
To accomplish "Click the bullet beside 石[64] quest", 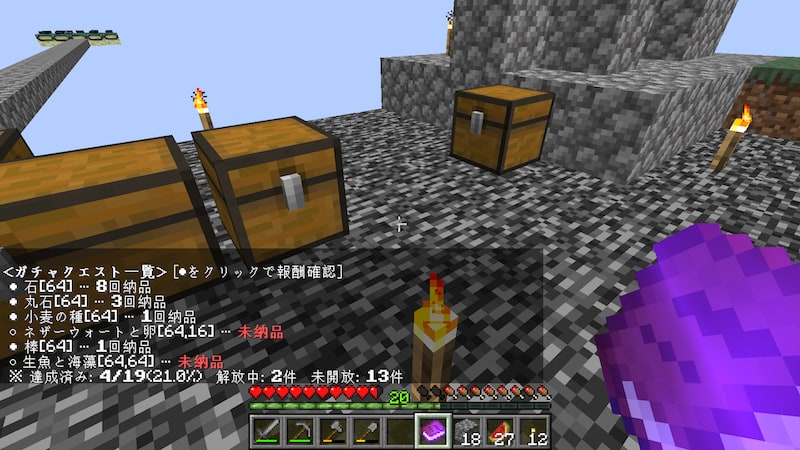I will tap(13, 287).
